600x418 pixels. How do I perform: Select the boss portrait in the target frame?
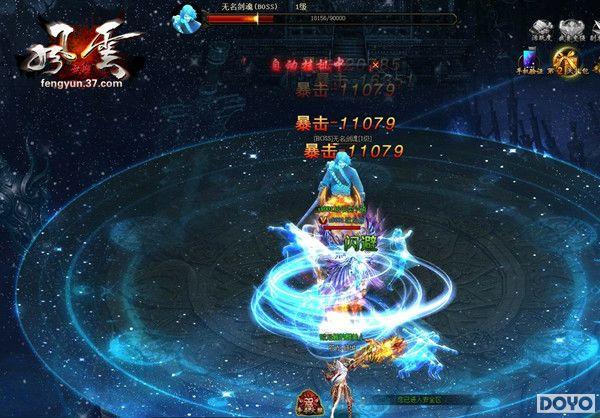coord(186,15)
